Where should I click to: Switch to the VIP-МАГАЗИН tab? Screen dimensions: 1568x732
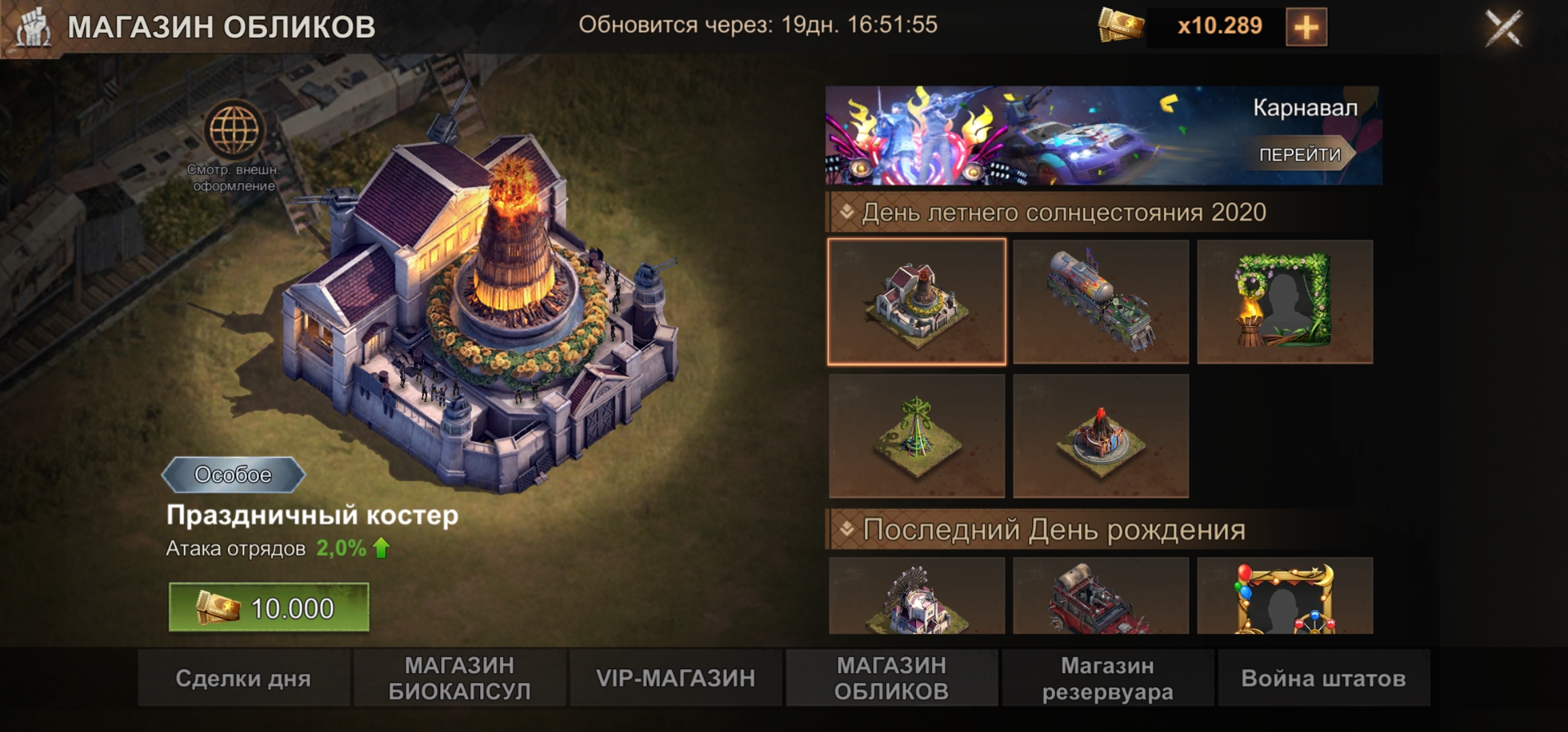pos(675,678)
